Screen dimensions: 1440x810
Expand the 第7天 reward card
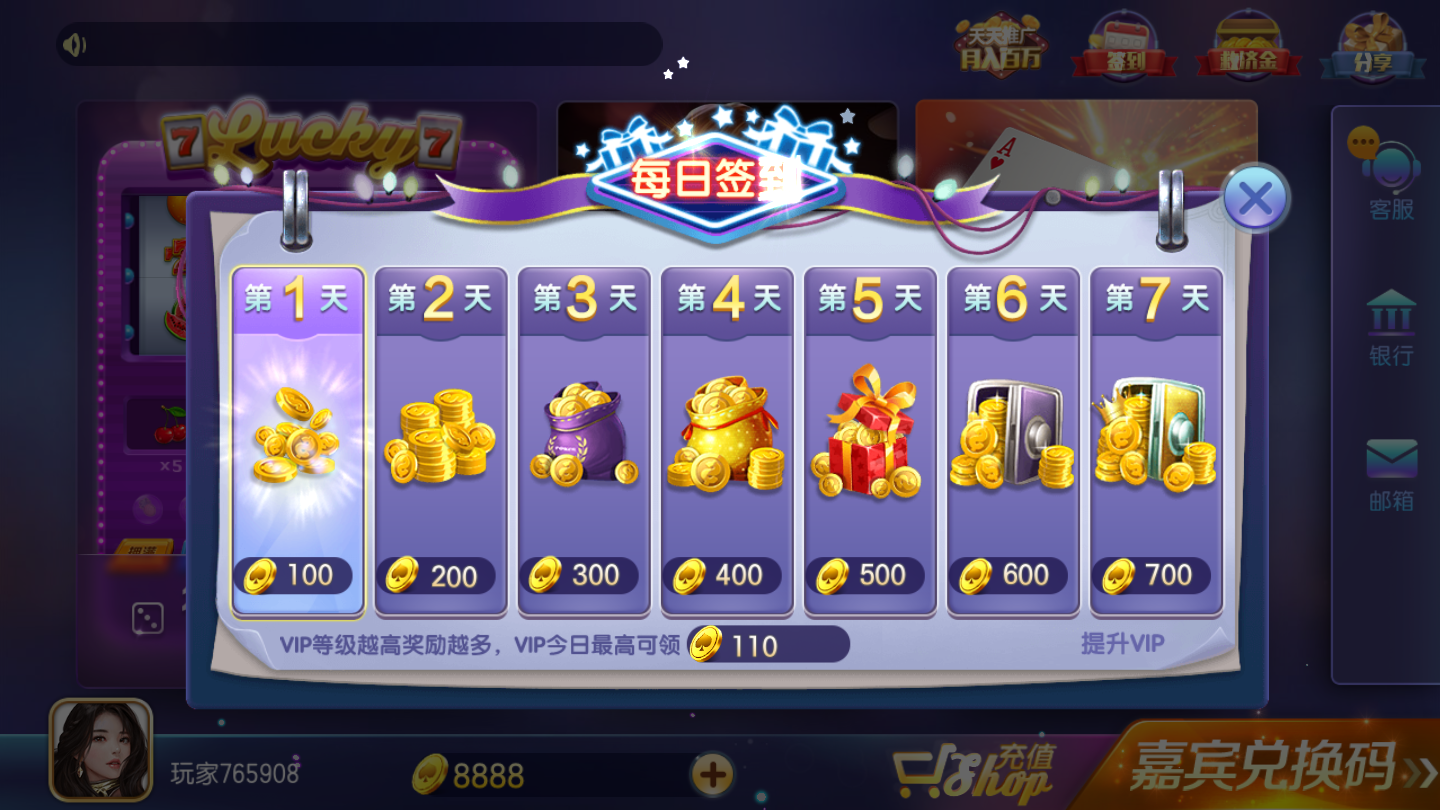click(1155, 440)
